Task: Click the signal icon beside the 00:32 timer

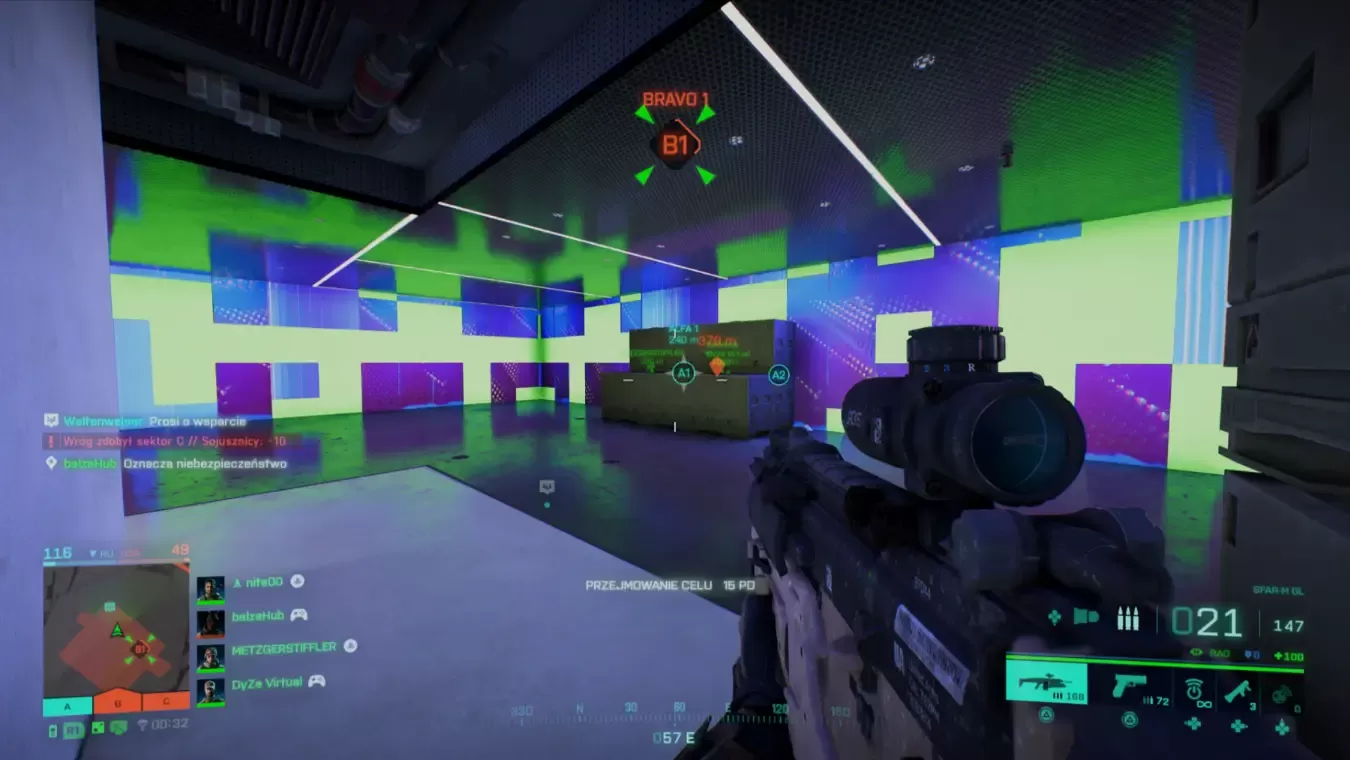Action: tap(143, 723)
